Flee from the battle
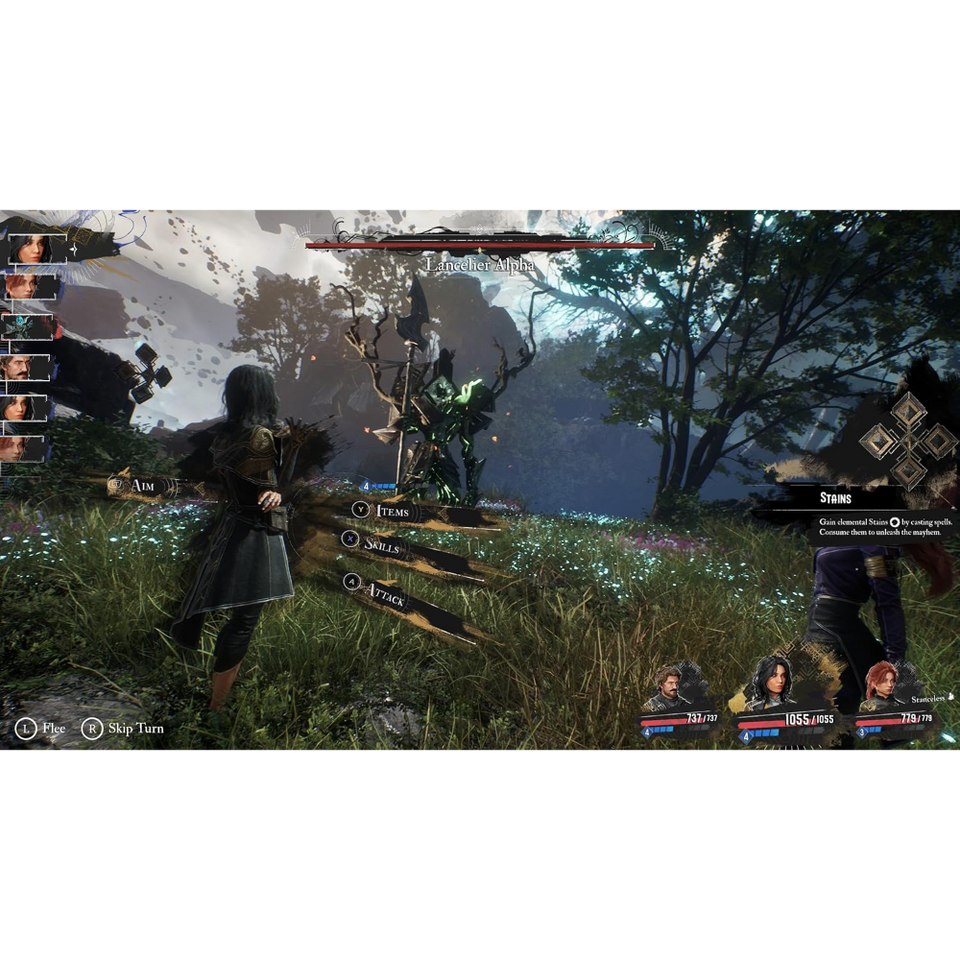Image resolution: width=960 pixels, height=960 pixels. tap(54, 728)
